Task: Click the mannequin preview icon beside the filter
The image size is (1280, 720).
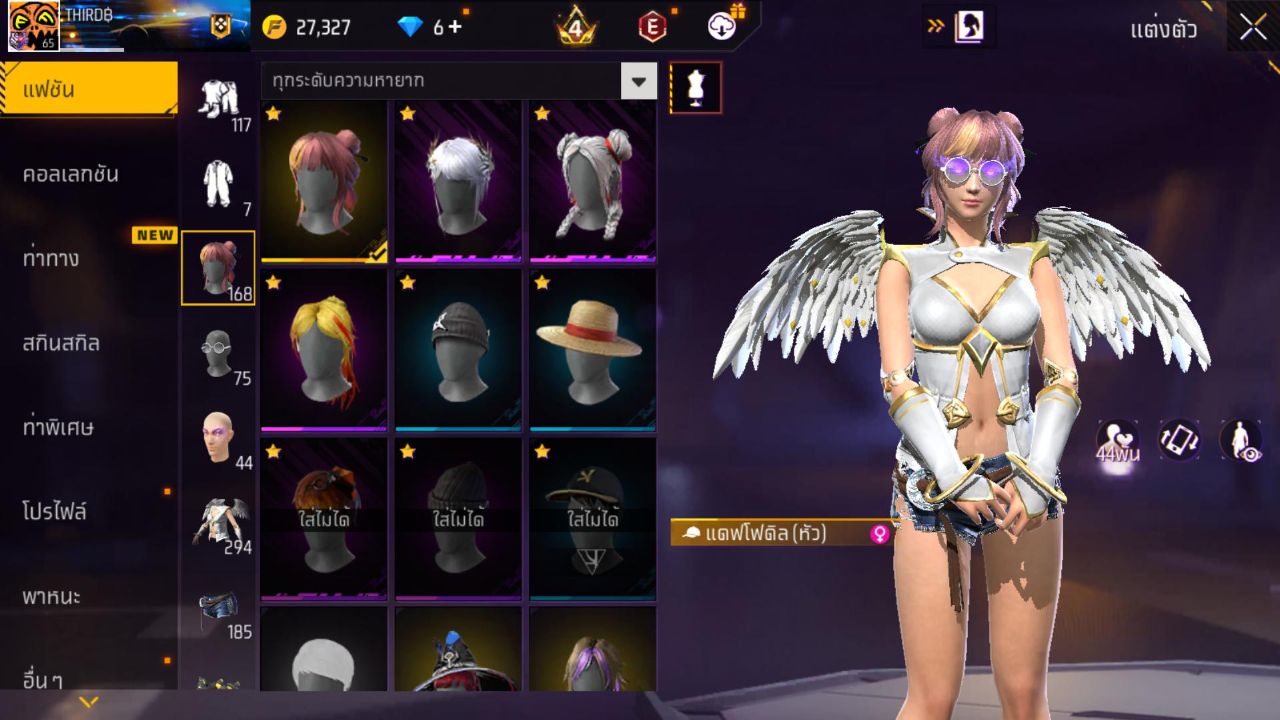Action: tap(695, 88)
